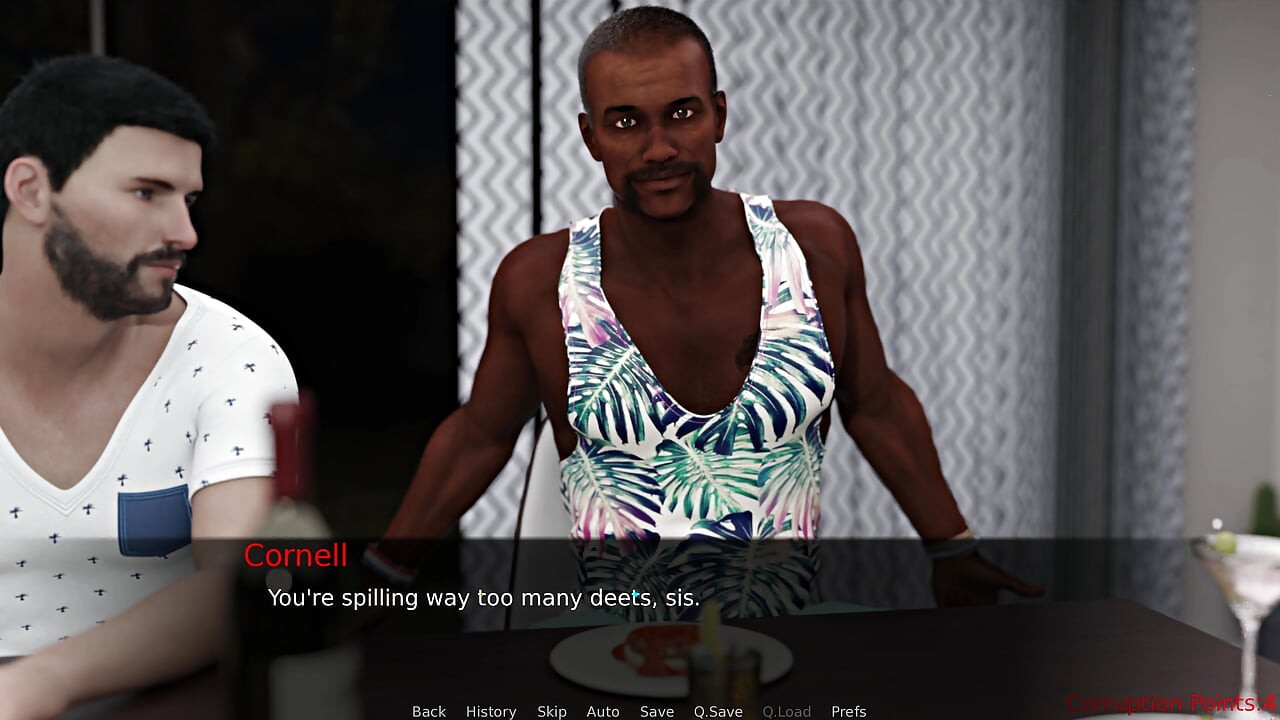The width and height of the screenshot is (1280, 720).
Task: Open the Save game screen
Action: click(657, 711)
